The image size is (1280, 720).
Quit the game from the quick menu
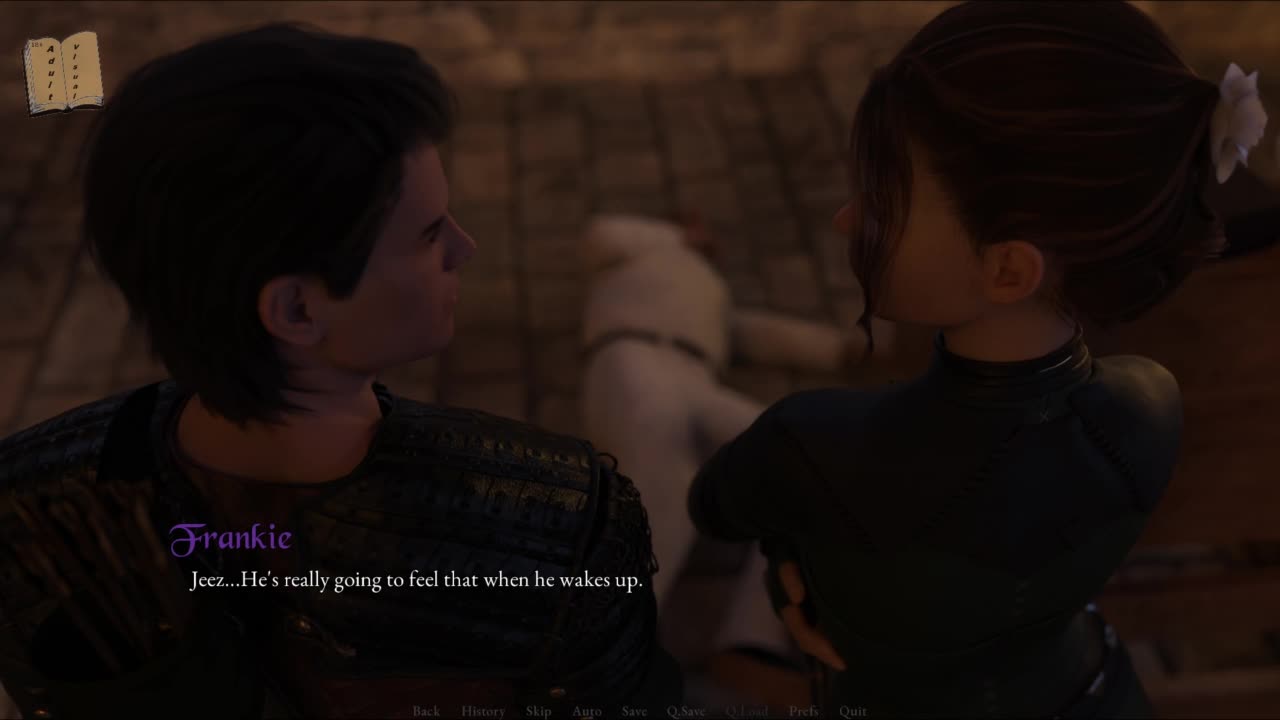(853, 711)
